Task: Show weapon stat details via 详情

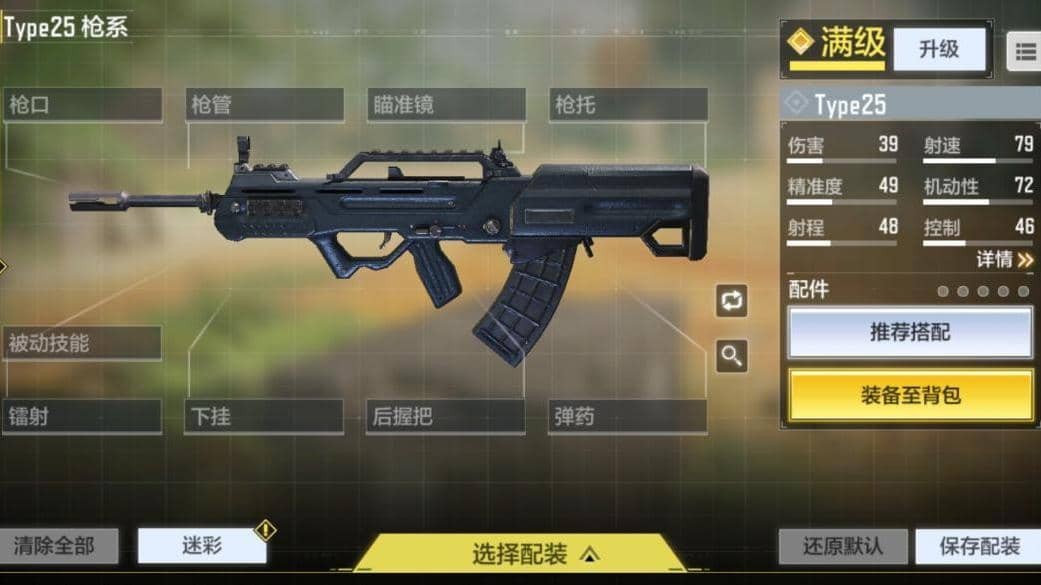Action: (x=1005, y=260)
